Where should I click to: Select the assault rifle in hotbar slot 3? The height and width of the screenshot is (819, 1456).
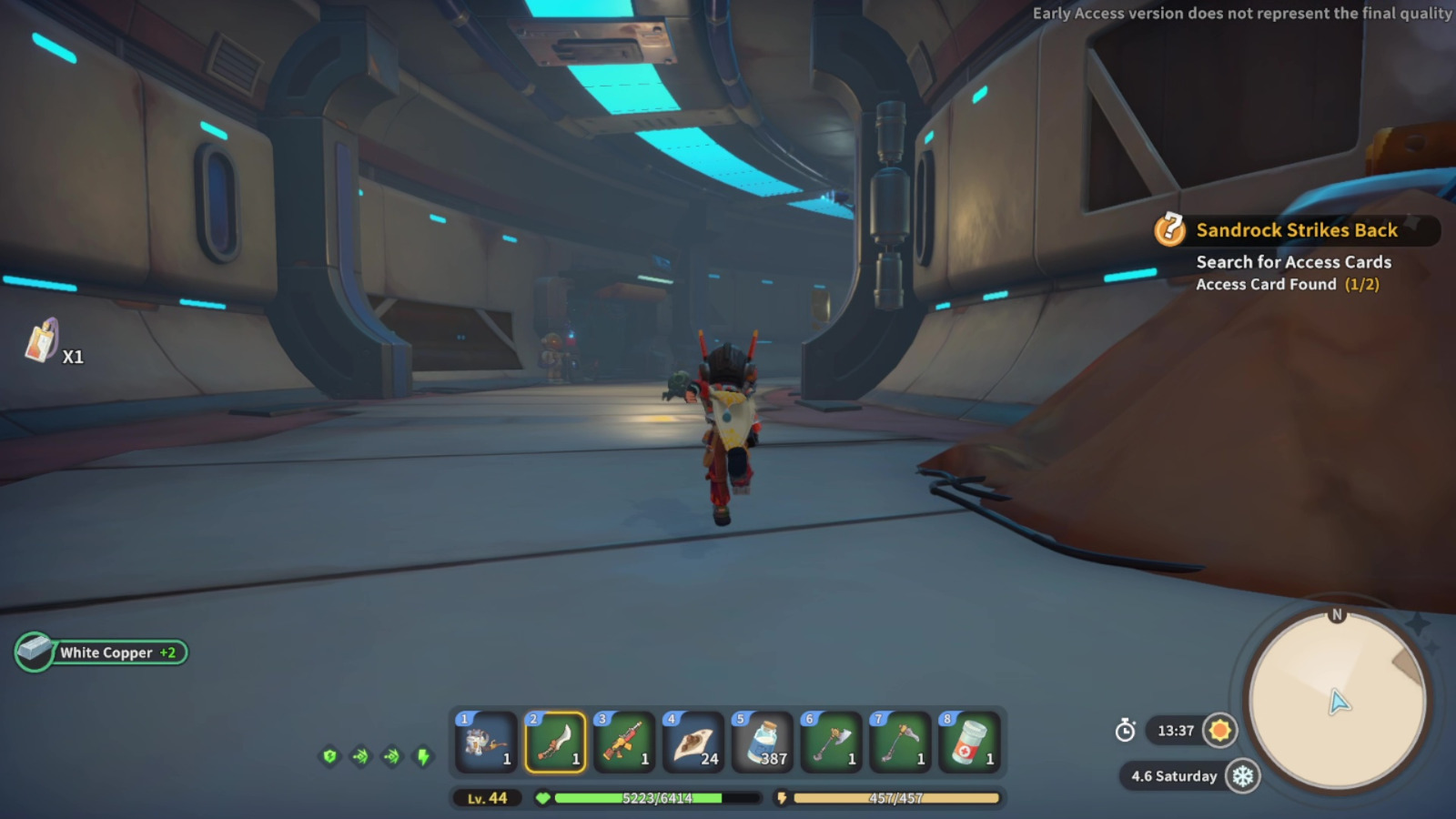[x=626, y=742]
